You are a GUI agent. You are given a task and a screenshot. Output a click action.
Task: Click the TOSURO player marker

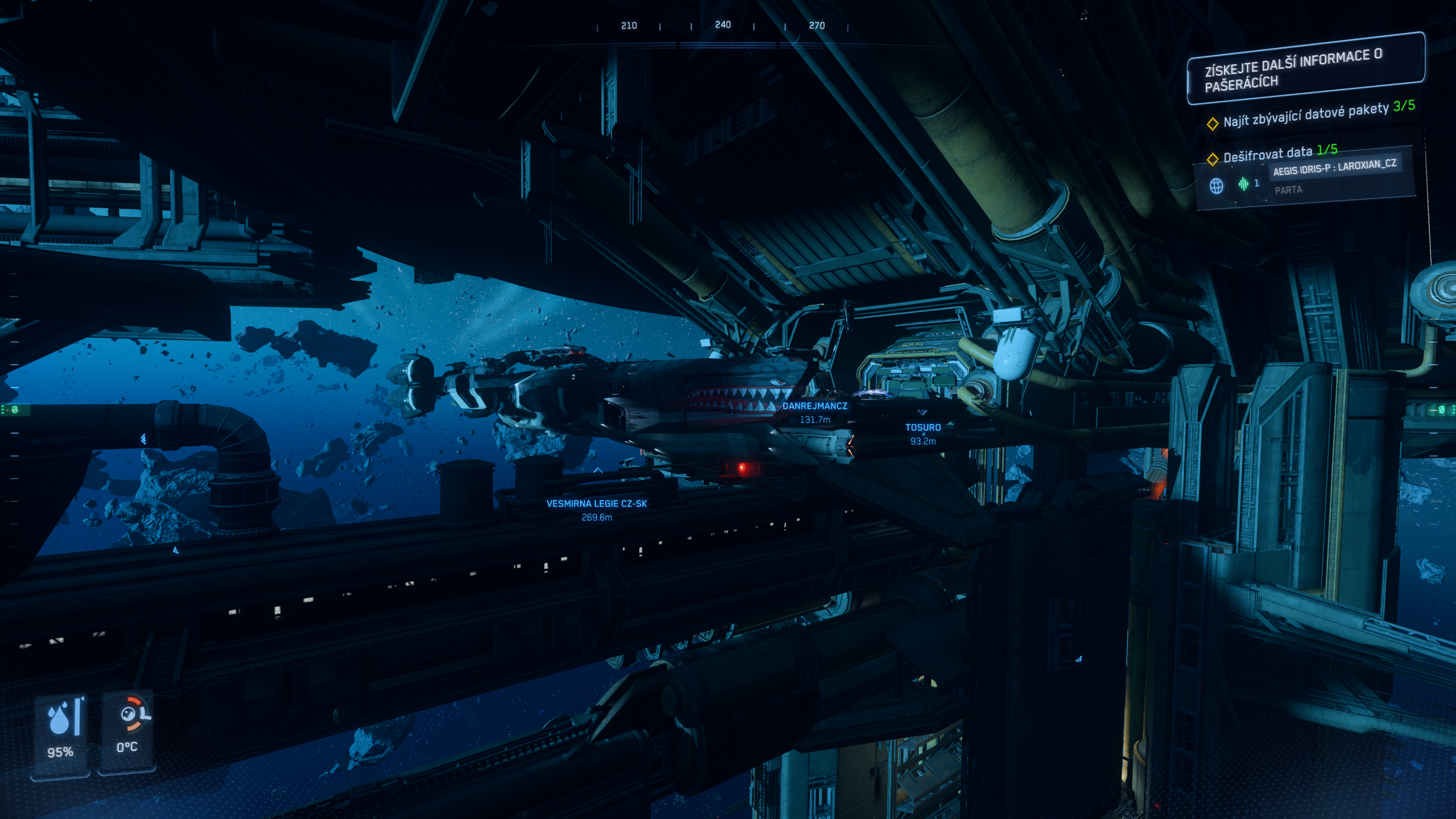pos(923,427)
